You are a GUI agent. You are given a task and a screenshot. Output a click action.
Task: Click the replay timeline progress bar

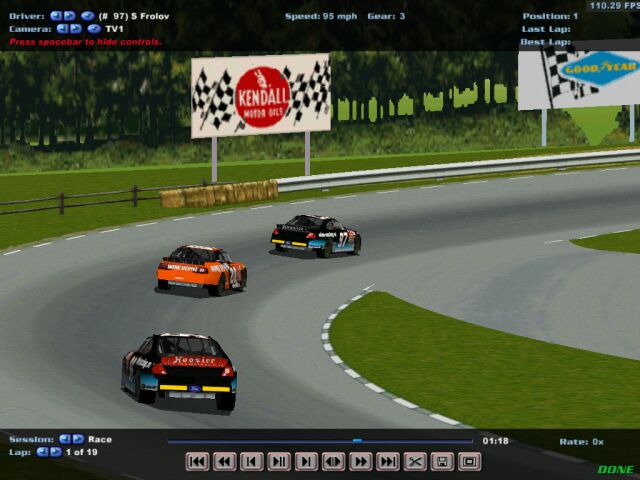[x=320, y=440]
